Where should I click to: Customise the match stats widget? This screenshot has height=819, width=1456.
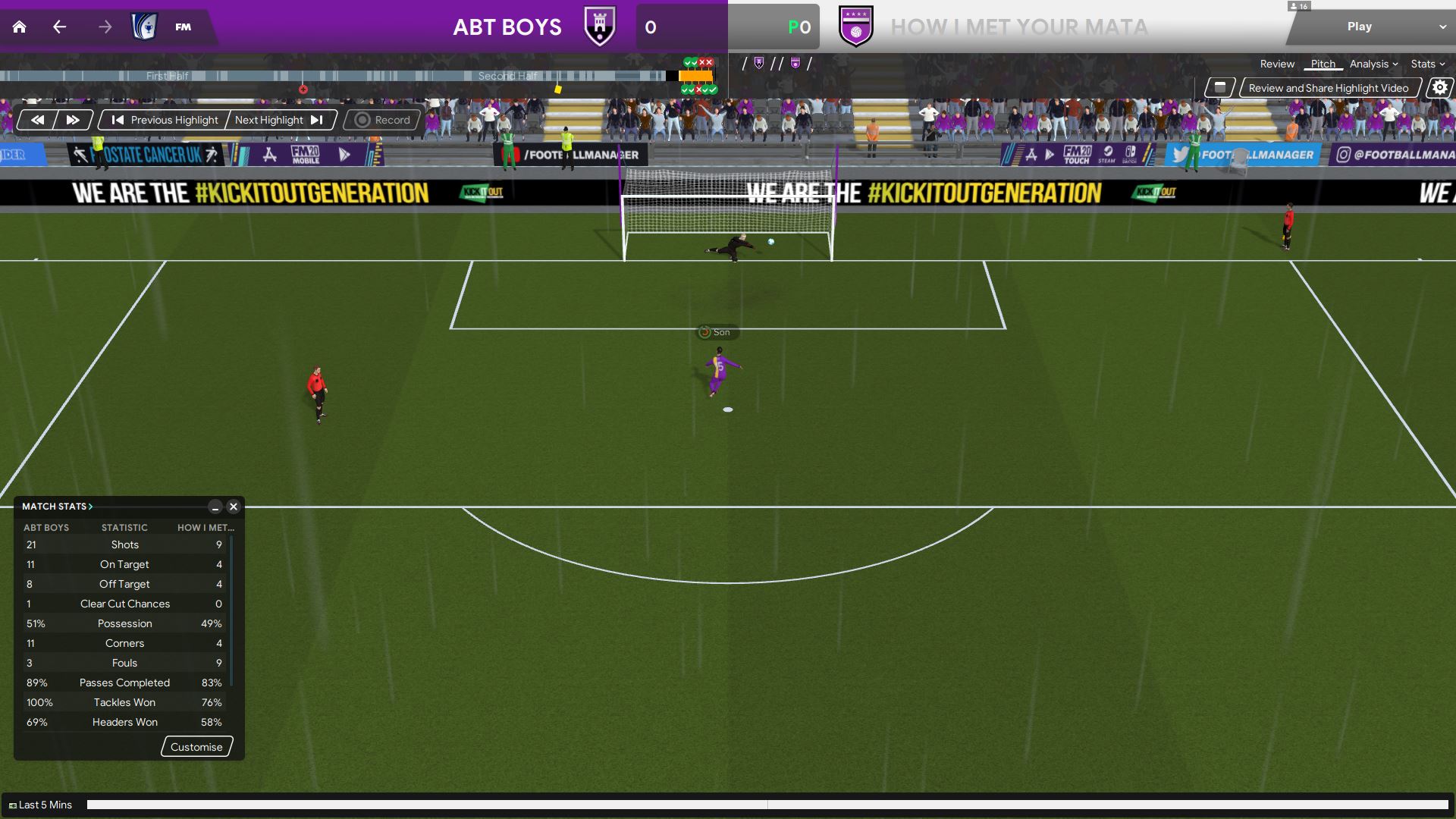(196, 747)
